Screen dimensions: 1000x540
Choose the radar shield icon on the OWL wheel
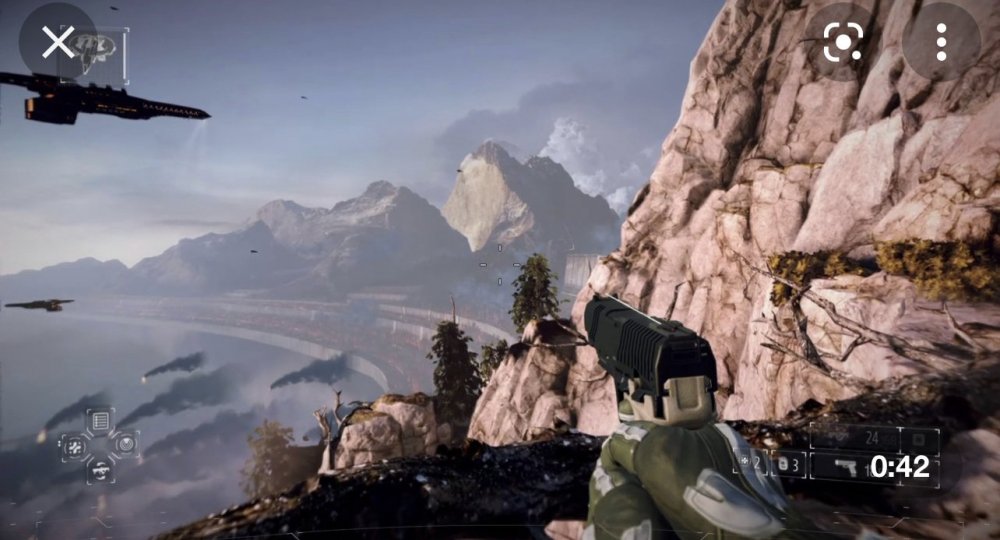(x=125, y=444)
